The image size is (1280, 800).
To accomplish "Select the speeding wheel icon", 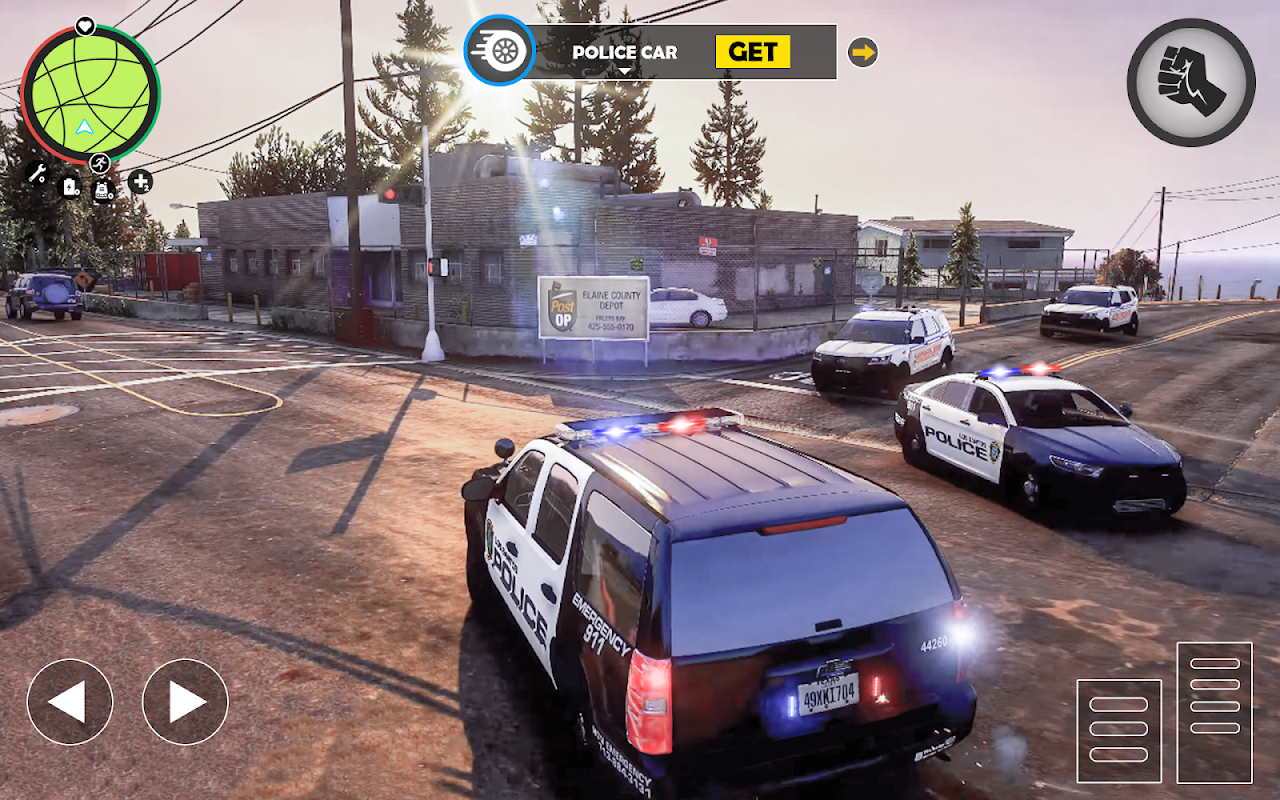I will pyautogui.click(x=499, y=50).
